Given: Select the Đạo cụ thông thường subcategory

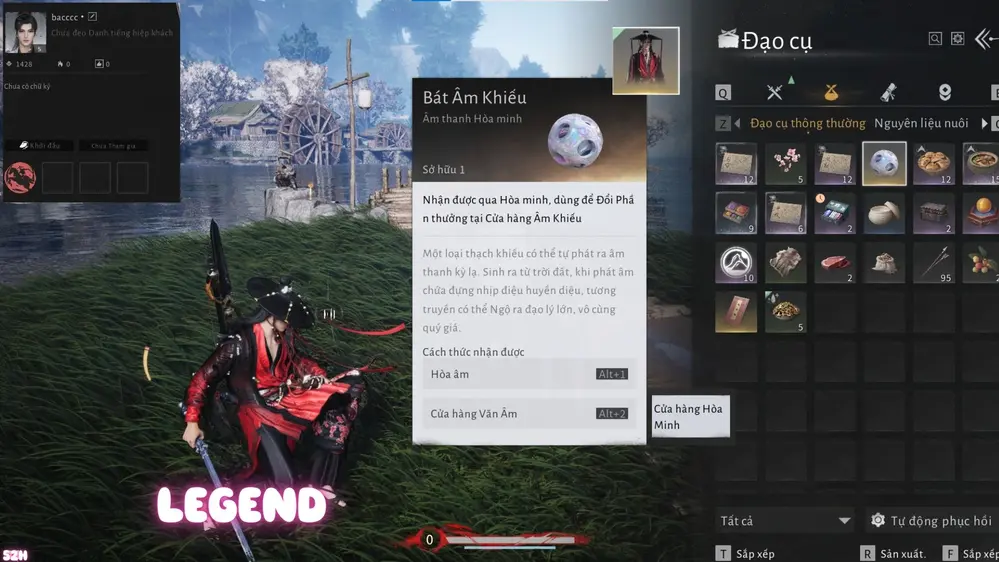Looking at the screenshot, I should click(808, 124).
